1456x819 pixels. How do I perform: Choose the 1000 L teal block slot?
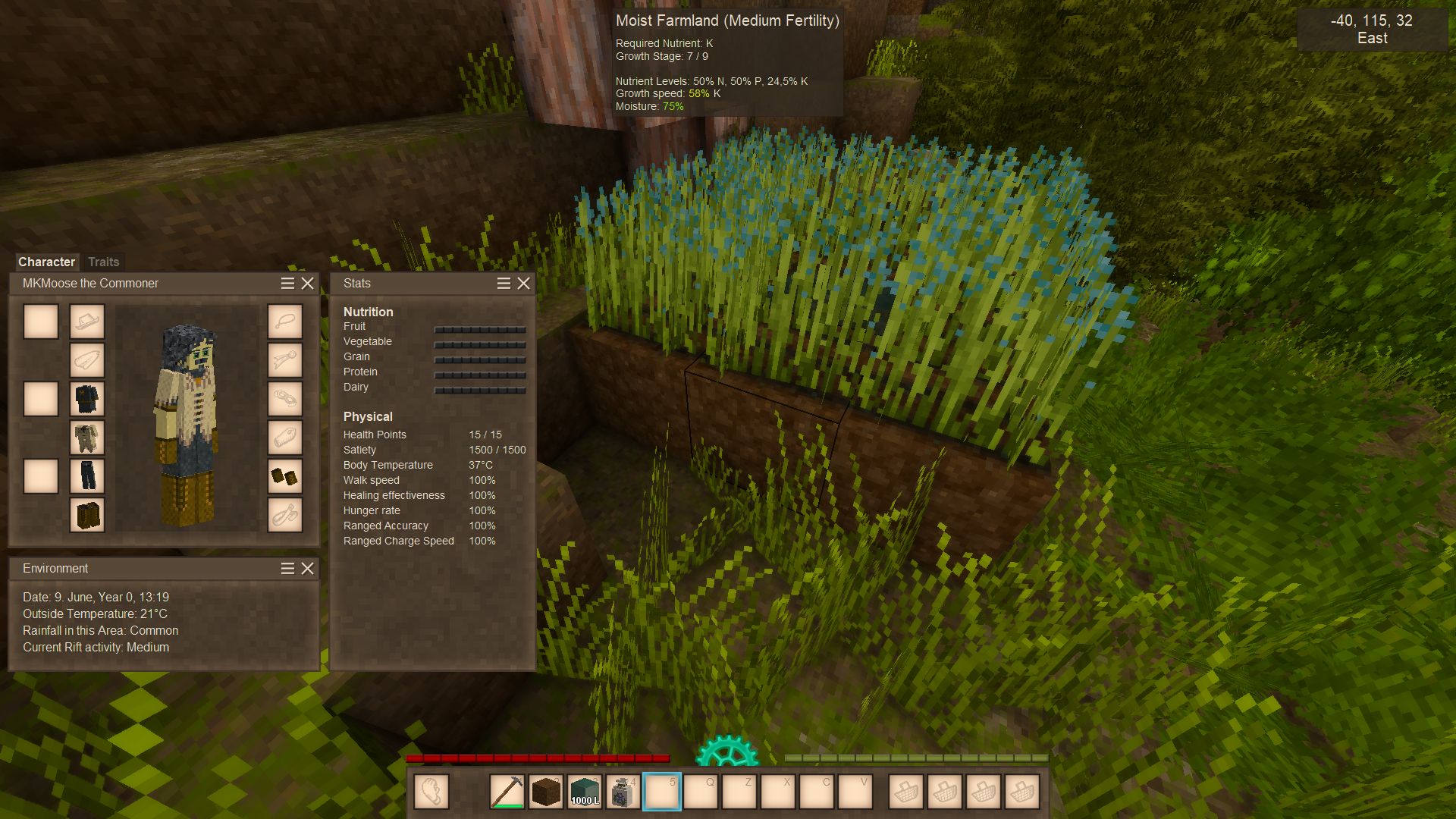pos(584,792)
